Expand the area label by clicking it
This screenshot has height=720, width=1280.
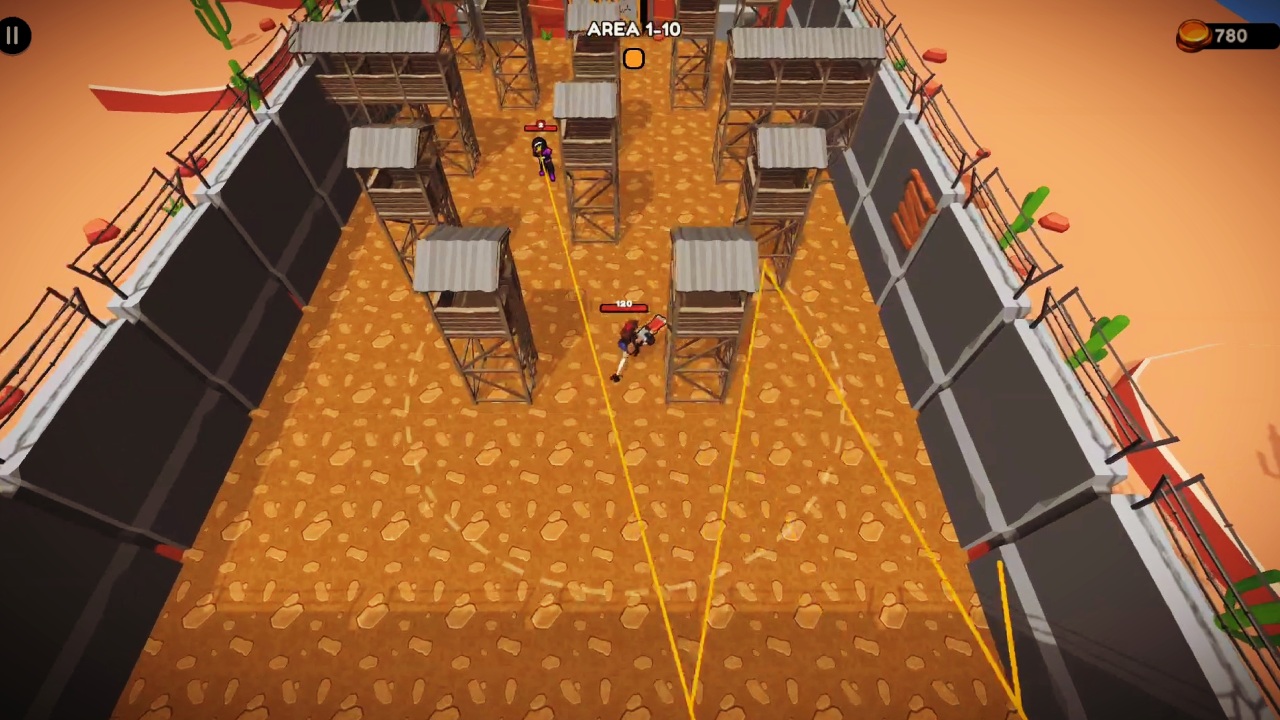[x=634, y=29]
